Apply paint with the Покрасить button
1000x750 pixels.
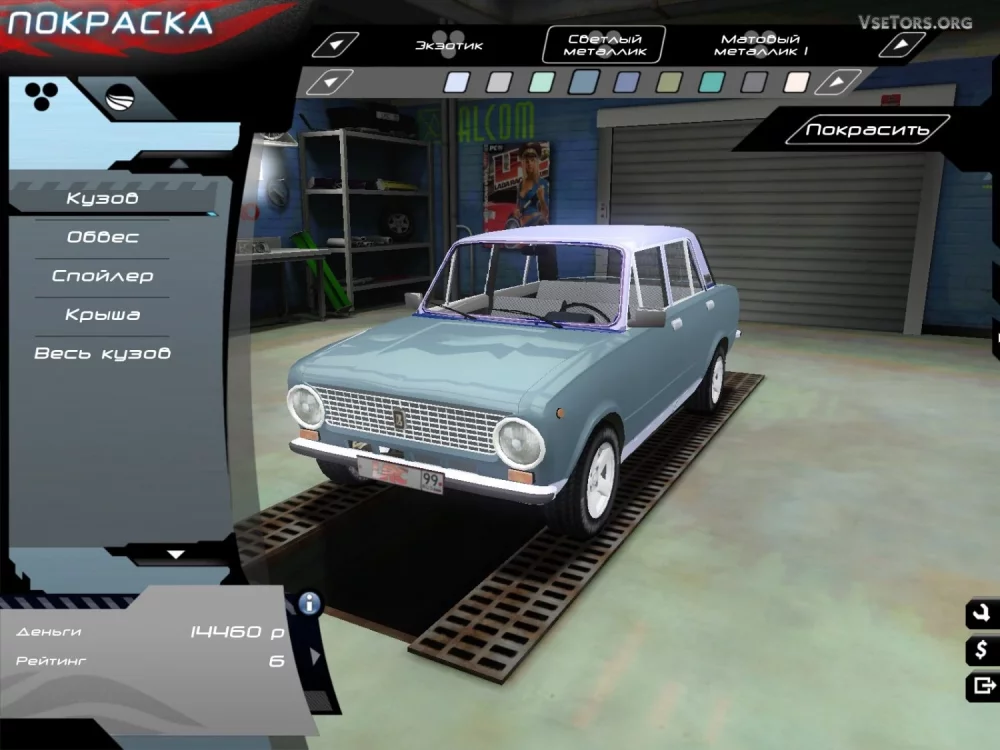pos(867,130)
